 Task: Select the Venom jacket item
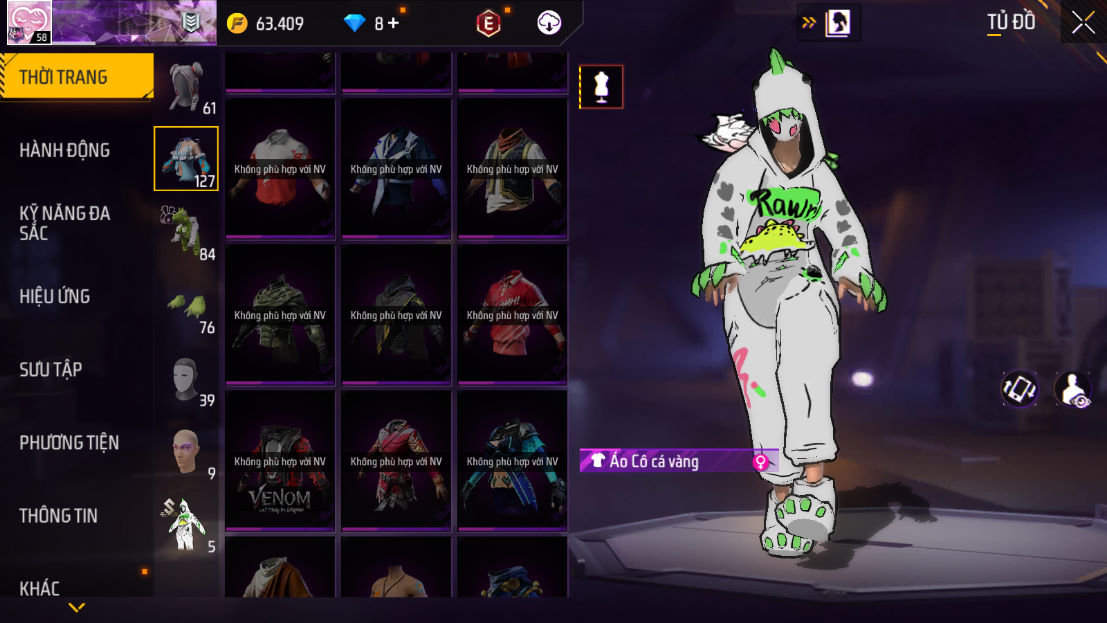point(280,459)
